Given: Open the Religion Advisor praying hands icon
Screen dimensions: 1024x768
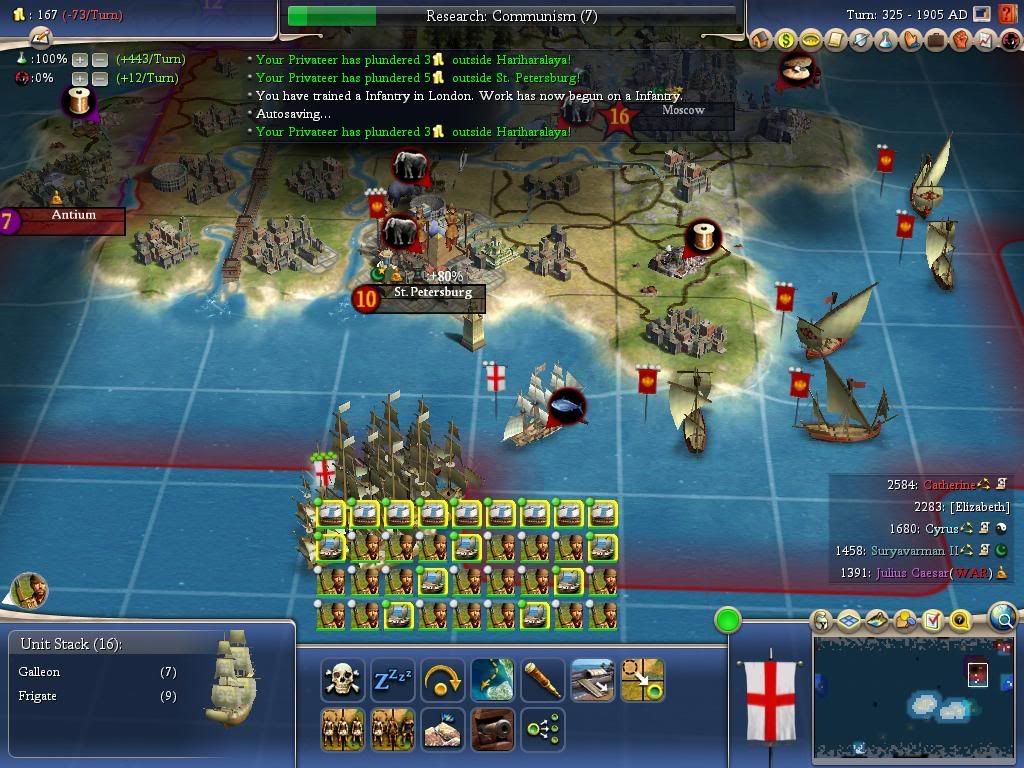Looking at the screenshot, I should point(910,41).
